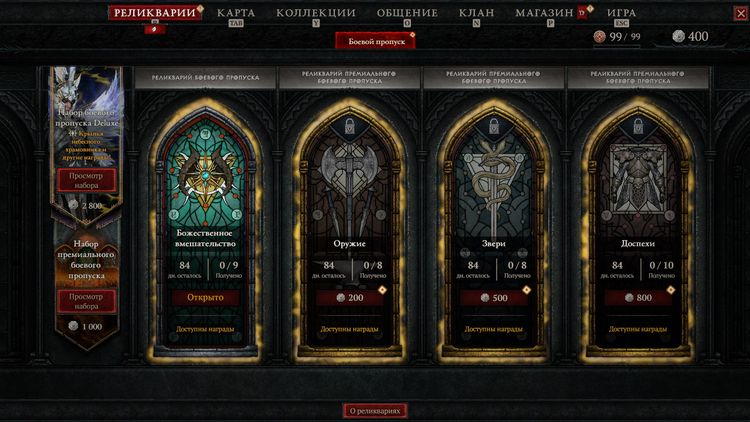View the premium battle pass bundle
750x422 pixels.
point(85,300)
